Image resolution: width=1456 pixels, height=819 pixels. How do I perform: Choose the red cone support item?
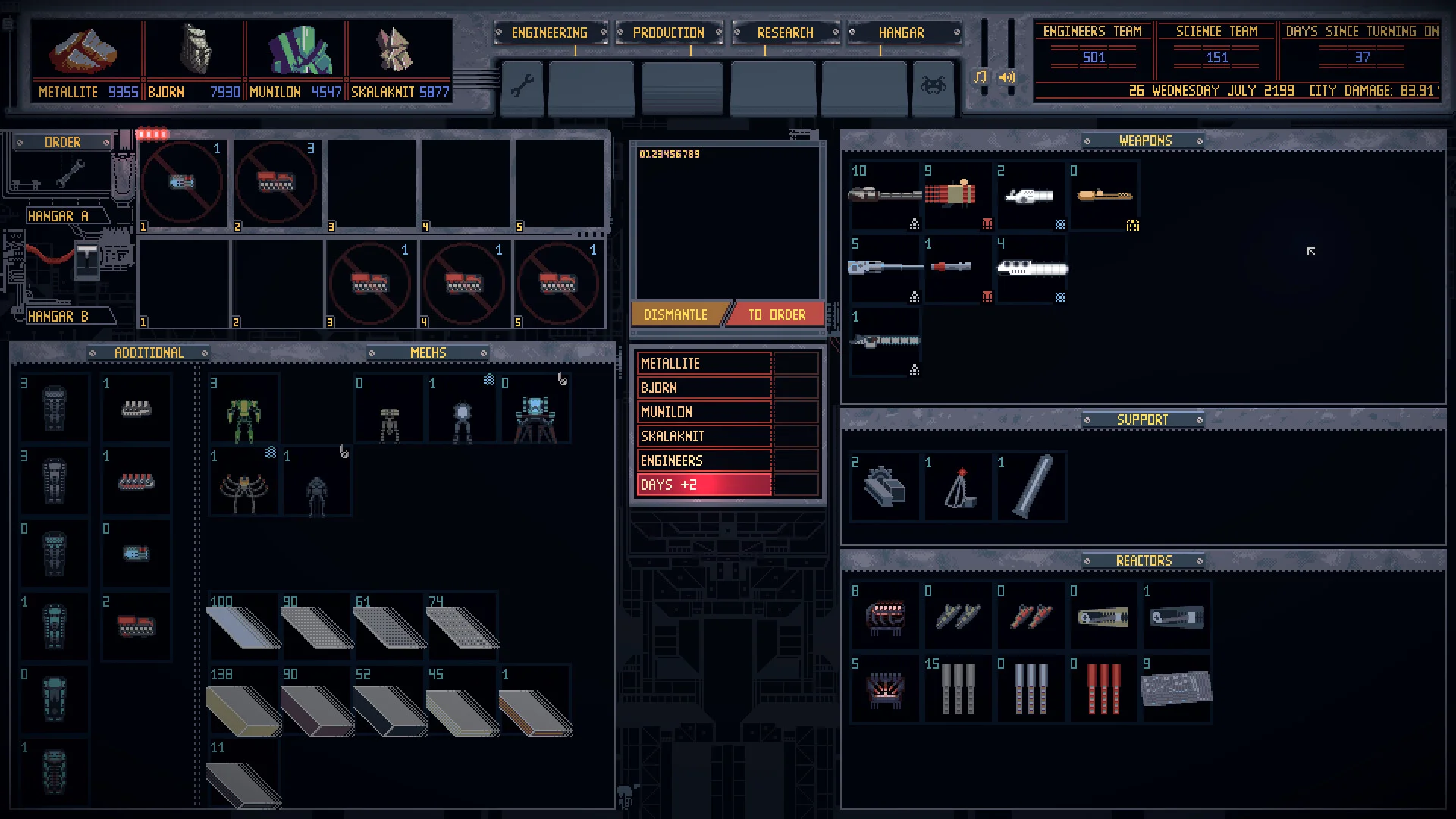click(x=959, y=488)
